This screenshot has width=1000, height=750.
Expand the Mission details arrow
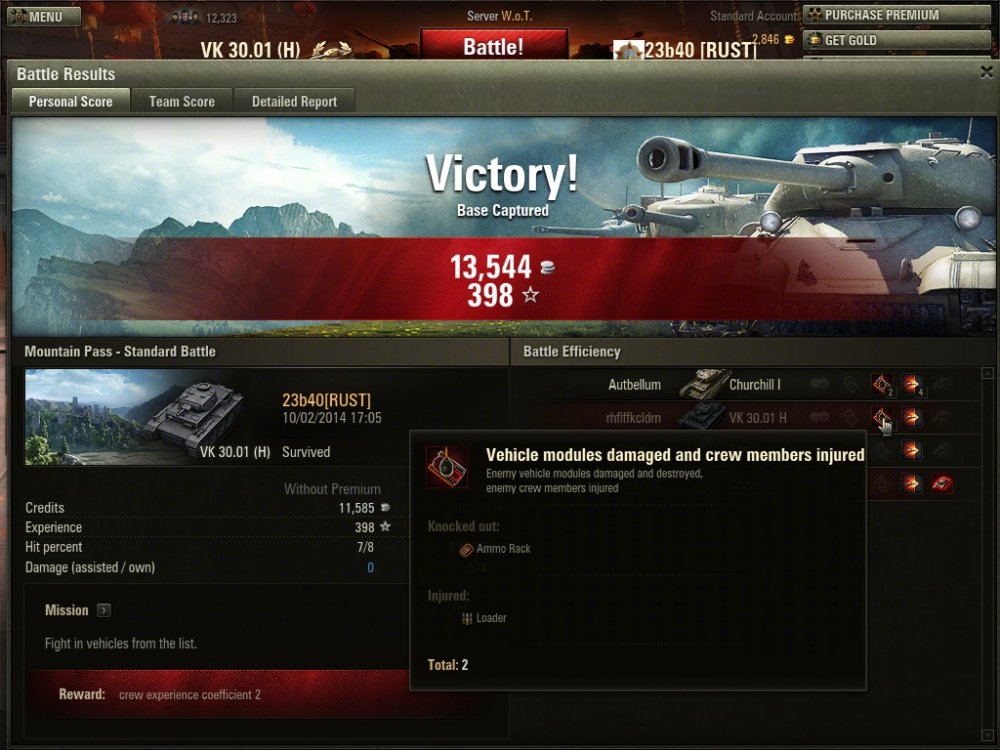pos(104,610)
